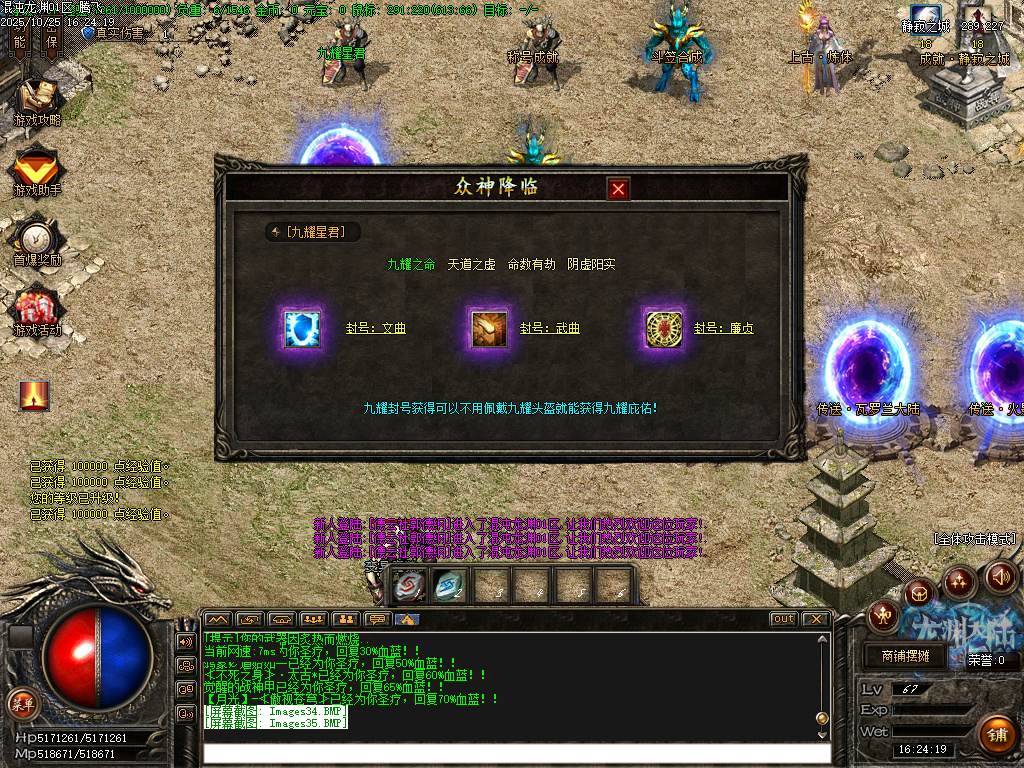Click the orange 铺 shop button

pos(995,734)
